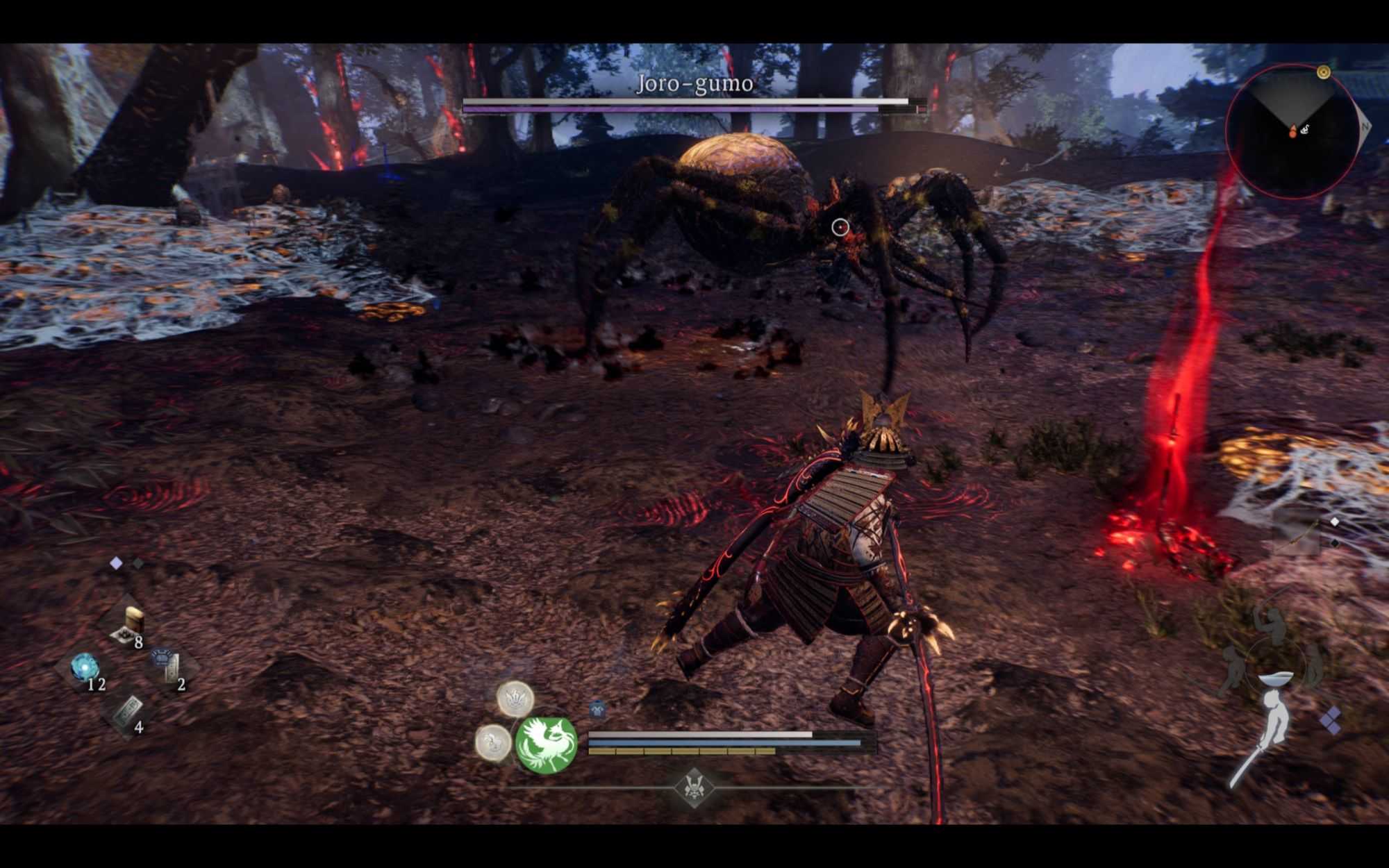Click the samurai helmet style emblem
Viewport: 1389px width, 868px height.
(693, 787)
